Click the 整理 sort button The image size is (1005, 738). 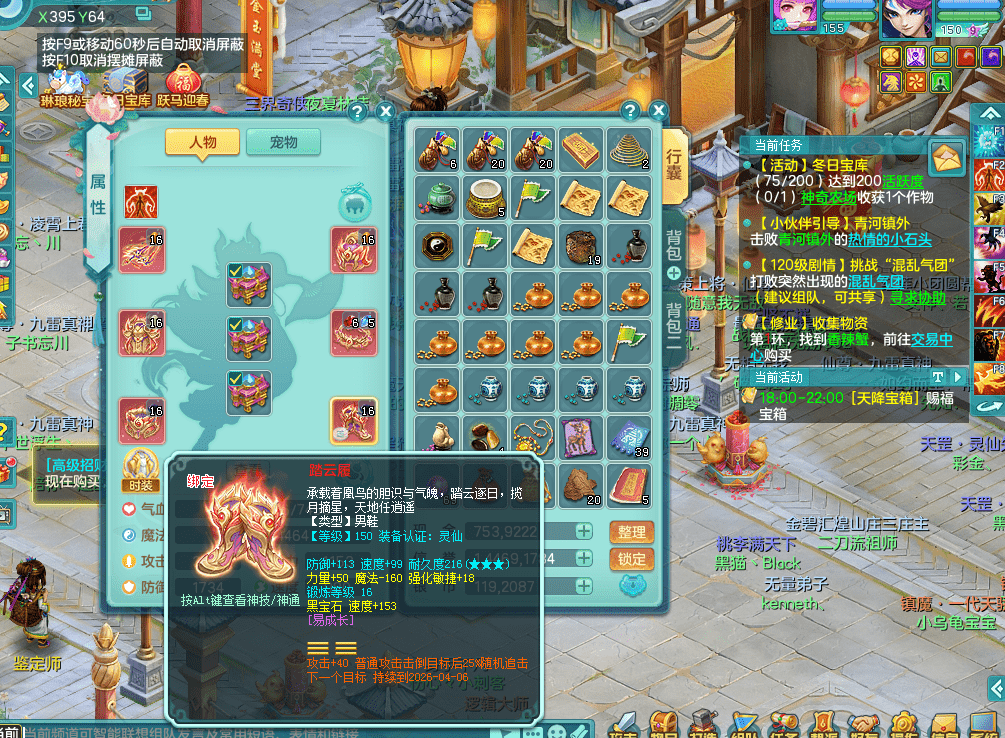pyautogui.click(x=631, y=532)
